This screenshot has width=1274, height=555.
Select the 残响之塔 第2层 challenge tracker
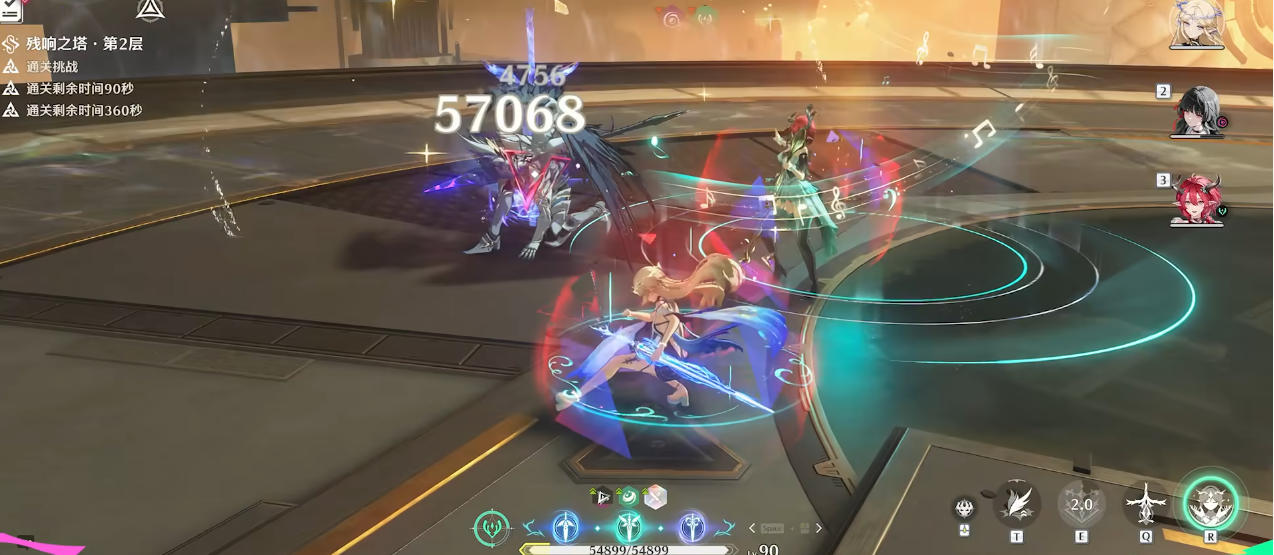(84, 44)
